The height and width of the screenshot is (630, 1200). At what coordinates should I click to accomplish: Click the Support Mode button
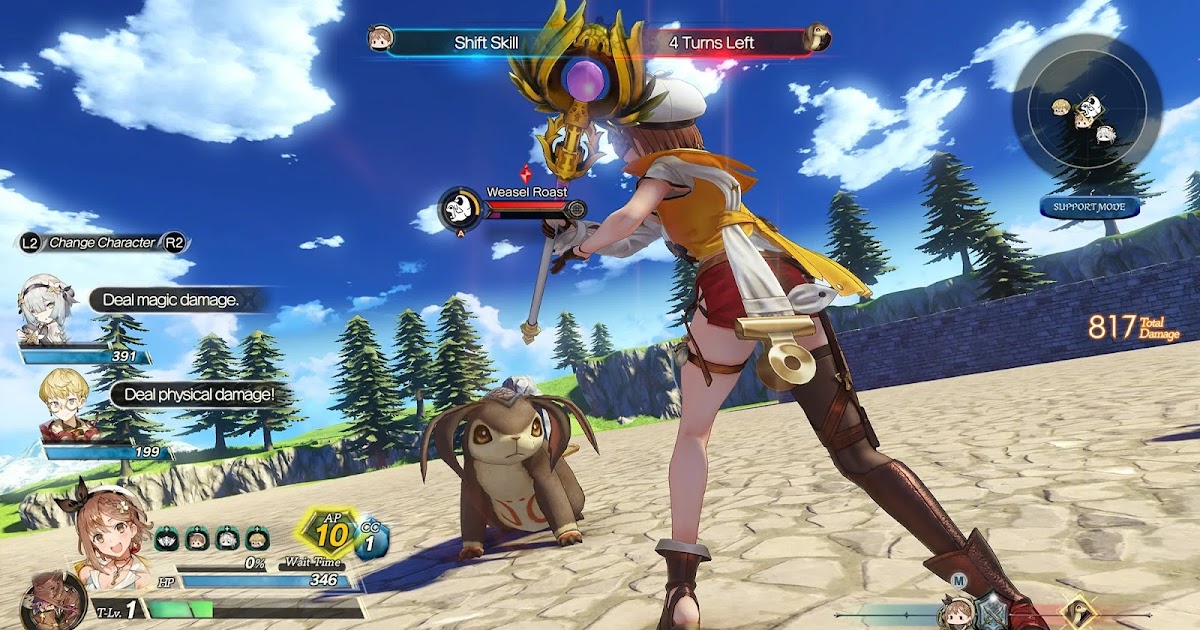1089,207
